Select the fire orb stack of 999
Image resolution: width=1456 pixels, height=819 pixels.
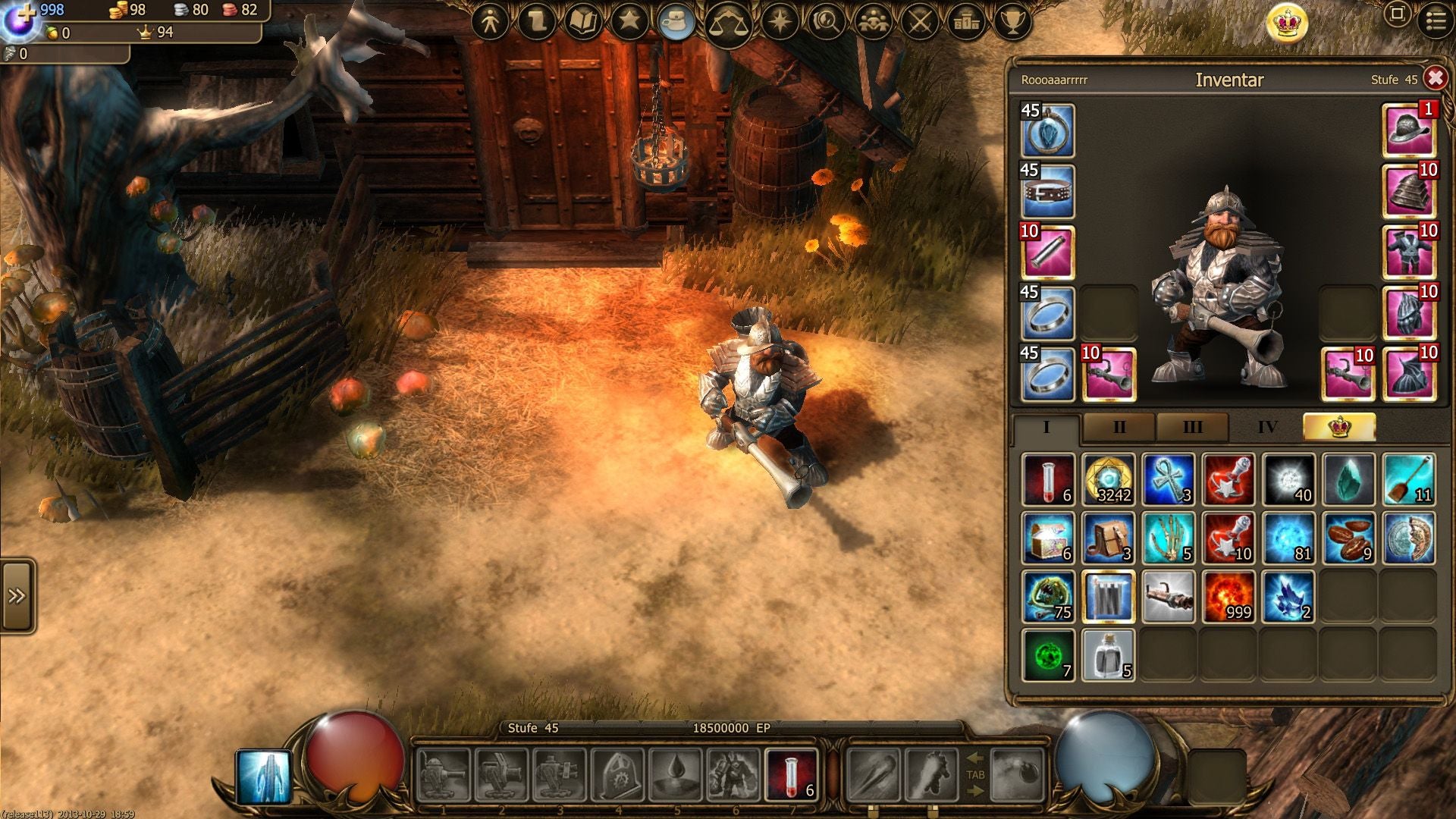pyautogui.click(x=1228, y=598)
